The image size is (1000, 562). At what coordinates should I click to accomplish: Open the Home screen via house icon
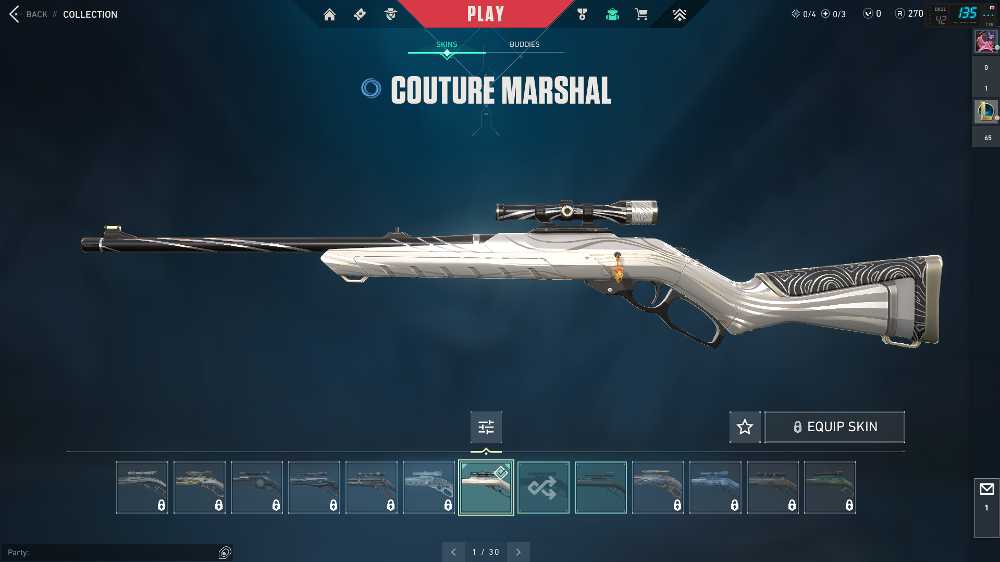tap(329, 14)
